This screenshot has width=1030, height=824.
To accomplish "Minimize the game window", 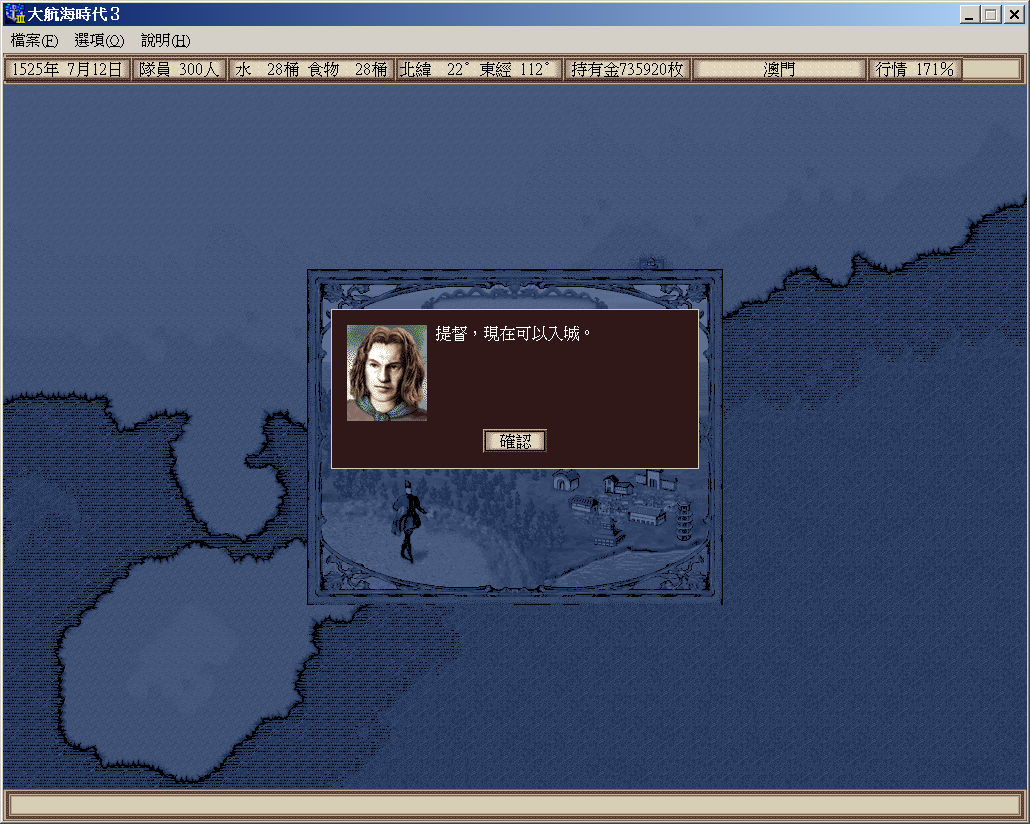I will tap(970, 15).
